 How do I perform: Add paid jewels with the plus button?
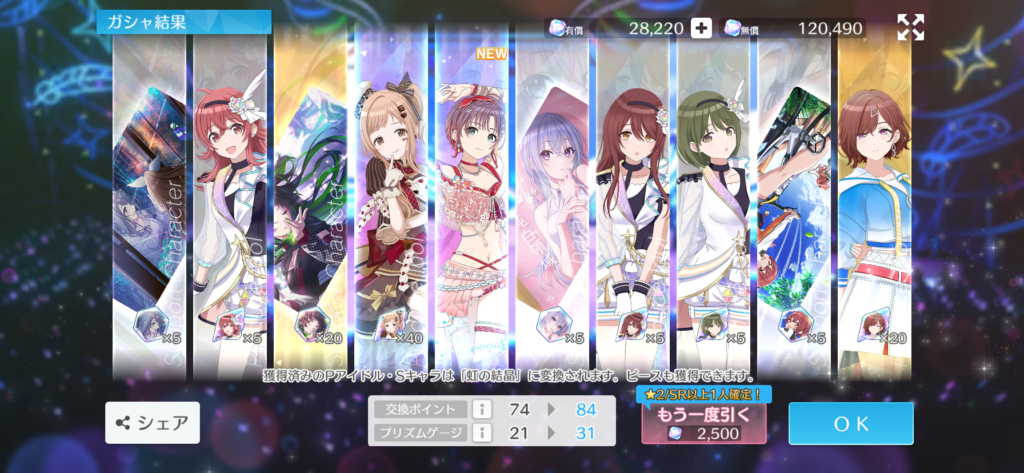702,28
